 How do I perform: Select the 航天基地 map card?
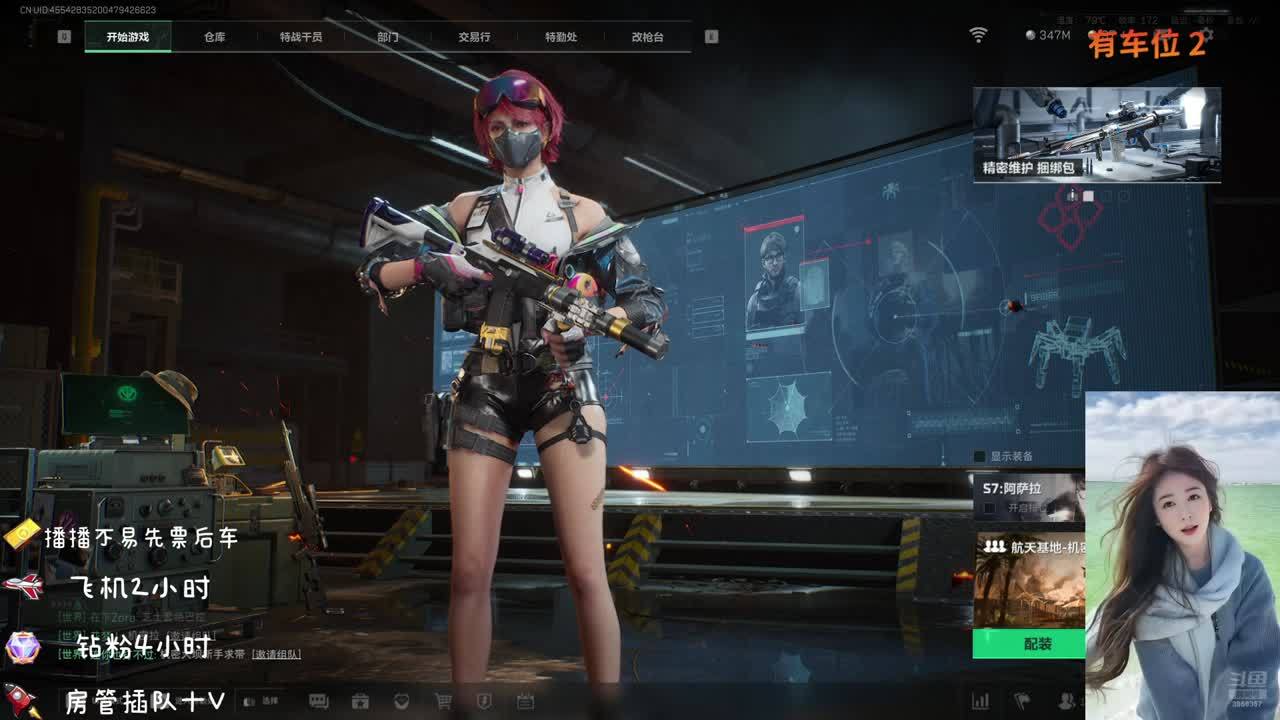[1028, 580]
